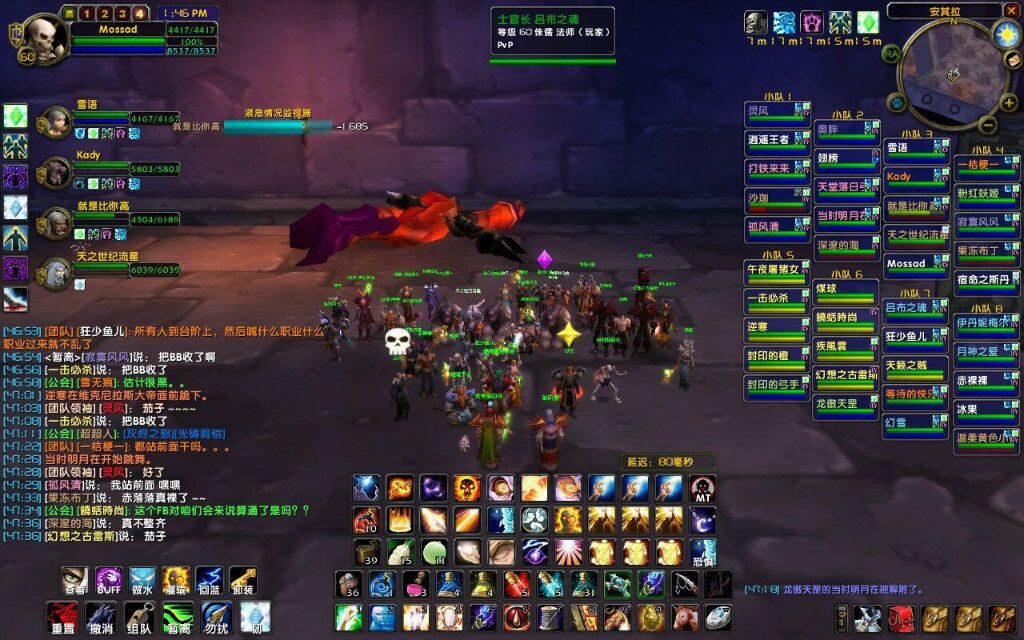The image size is (1024, 640).
Task: Switch to action bar page 4
Action: 139,13
